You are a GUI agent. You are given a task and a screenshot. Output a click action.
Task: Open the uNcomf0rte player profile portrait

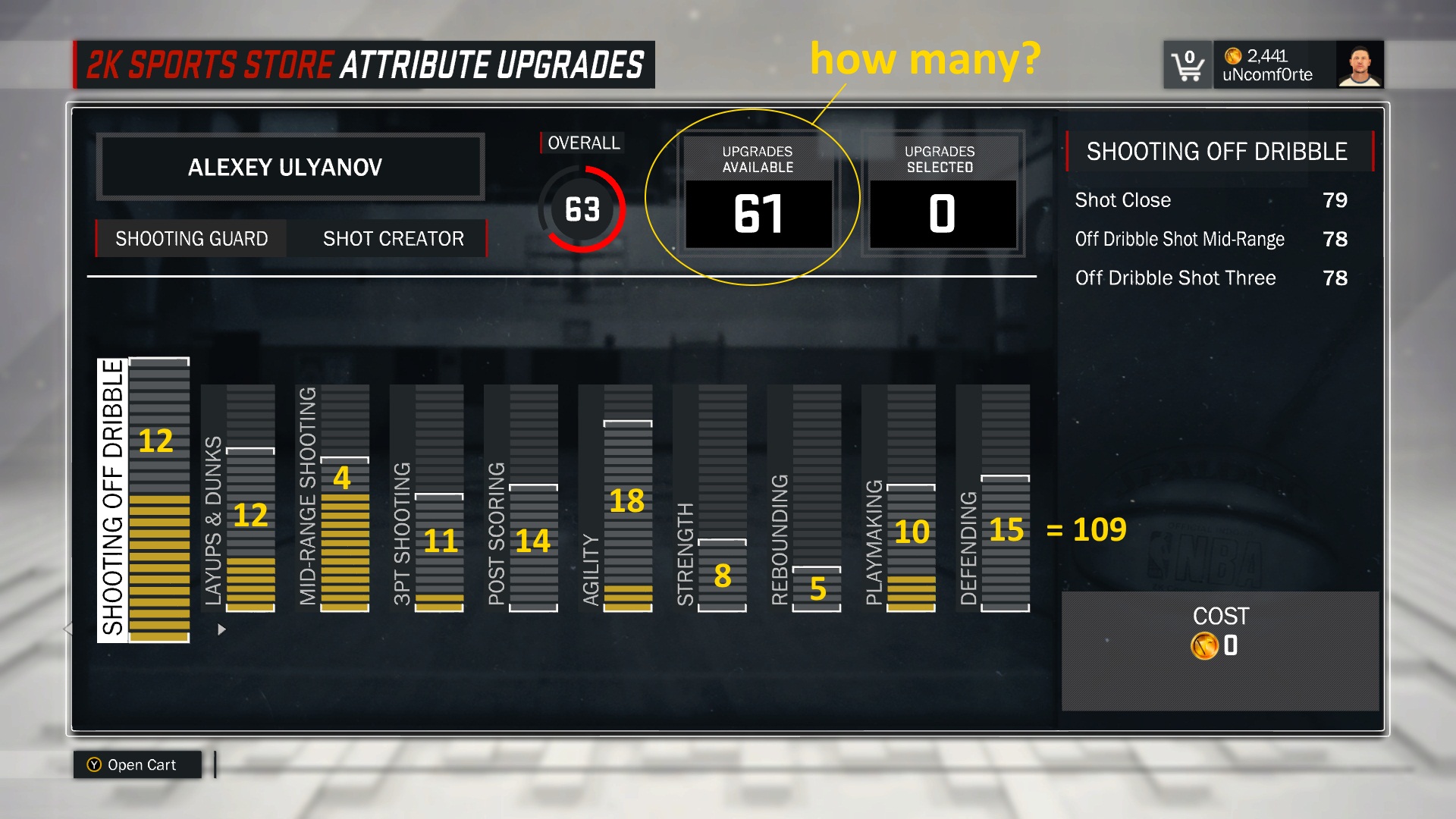click(x=1360, y=65)
